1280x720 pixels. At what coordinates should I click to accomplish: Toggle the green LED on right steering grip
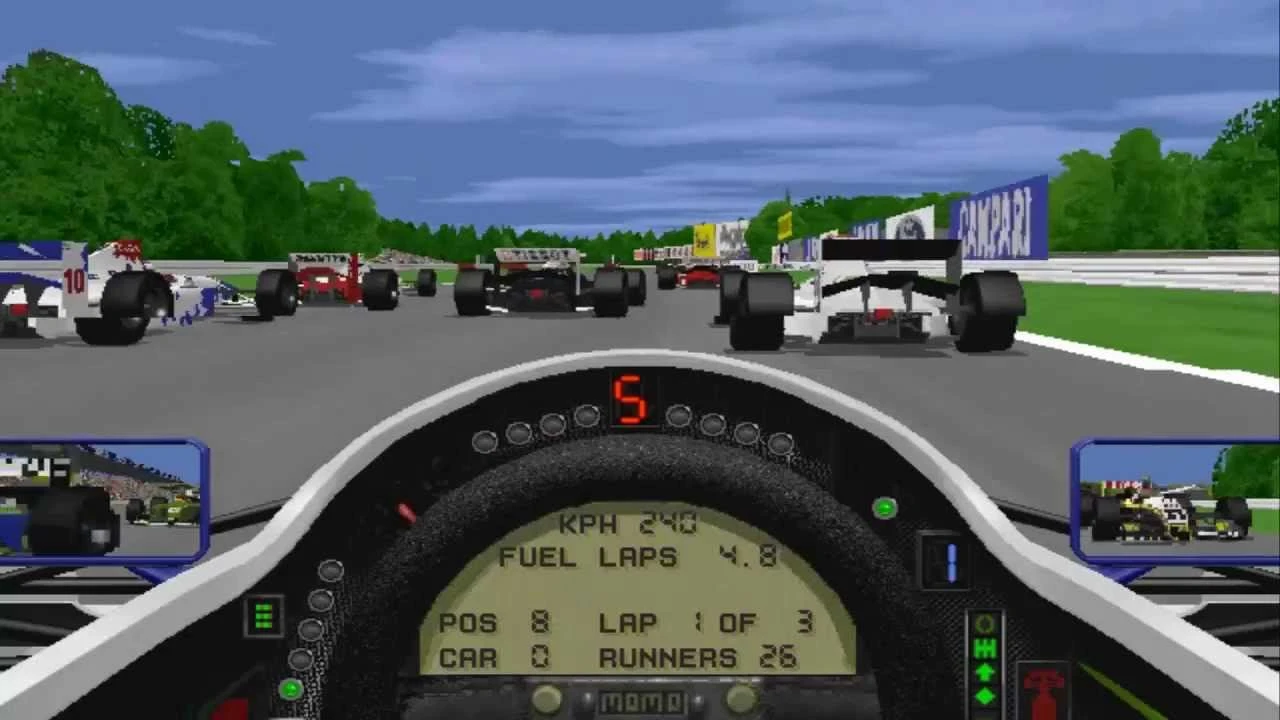(x=884, y=508)
